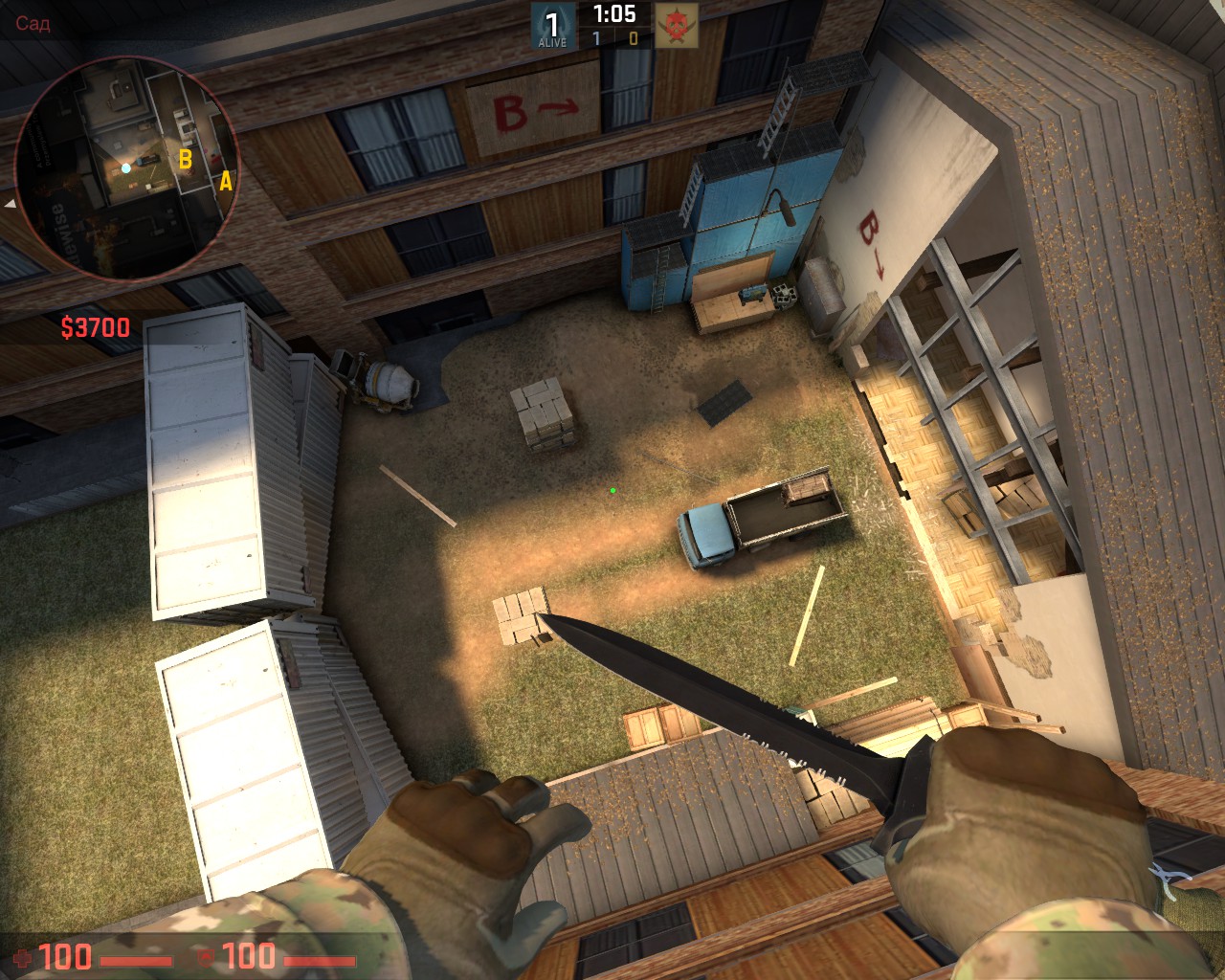
Task: Click the circular radar minimap
Action: [x=126, y=168]
